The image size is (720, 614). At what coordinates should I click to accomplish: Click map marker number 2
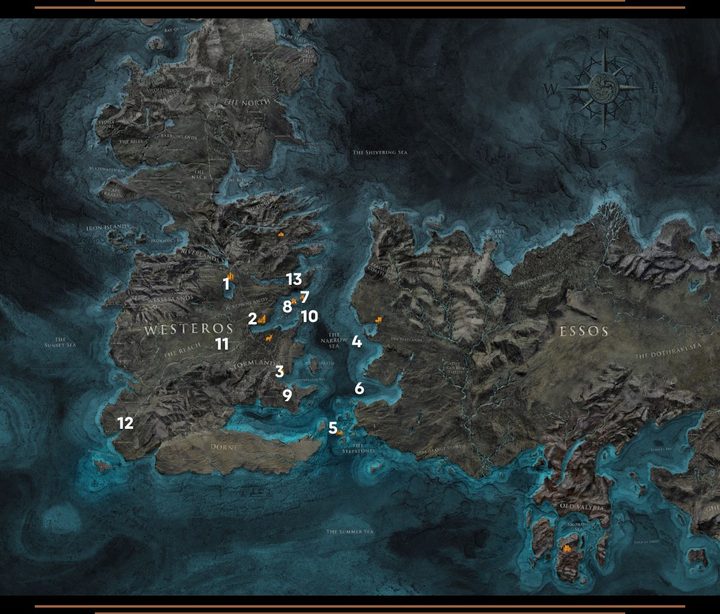point(253,319)
